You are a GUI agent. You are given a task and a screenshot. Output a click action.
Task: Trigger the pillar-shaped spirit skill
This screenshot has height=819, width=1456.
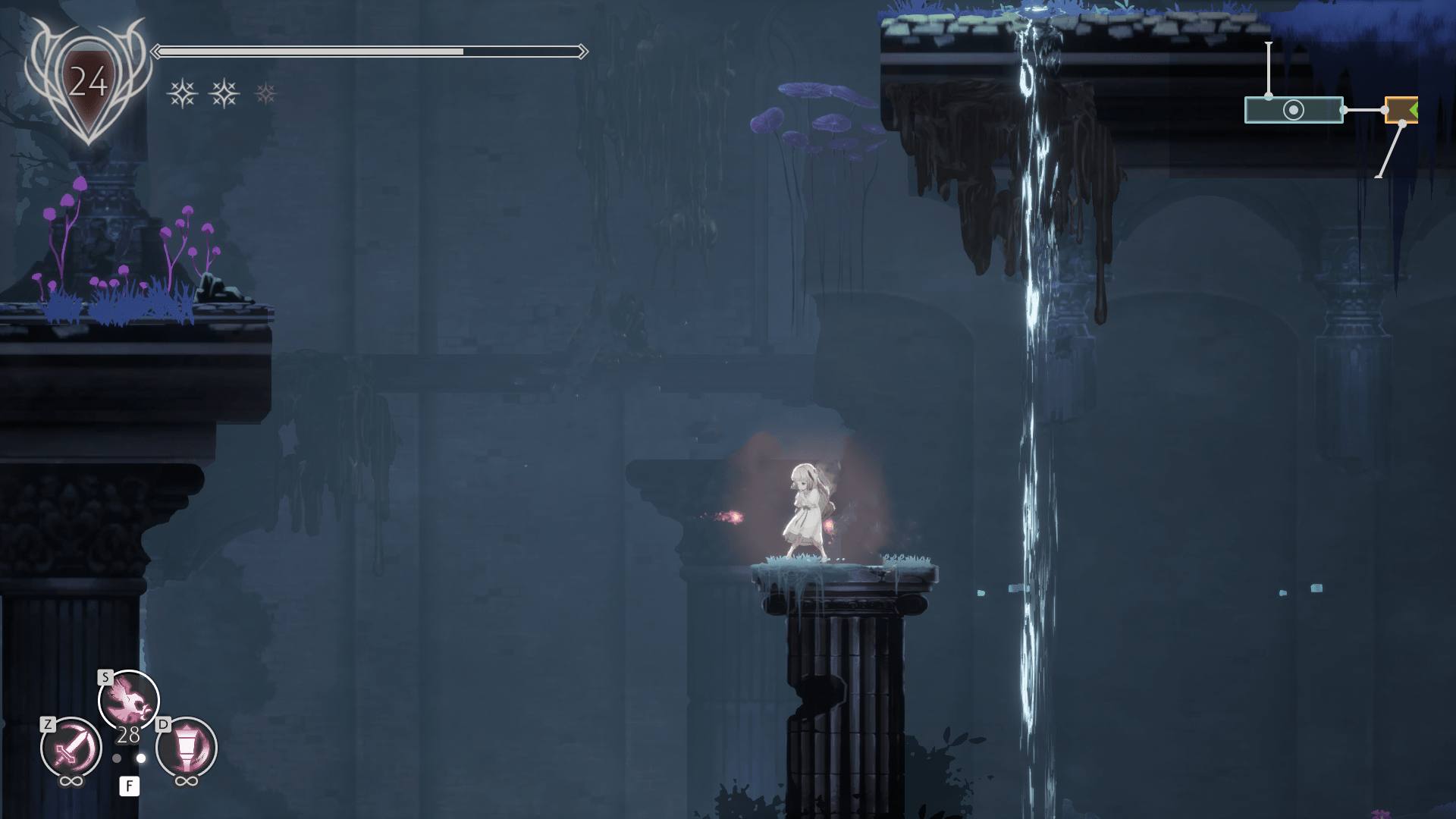(x=187, y=748)
